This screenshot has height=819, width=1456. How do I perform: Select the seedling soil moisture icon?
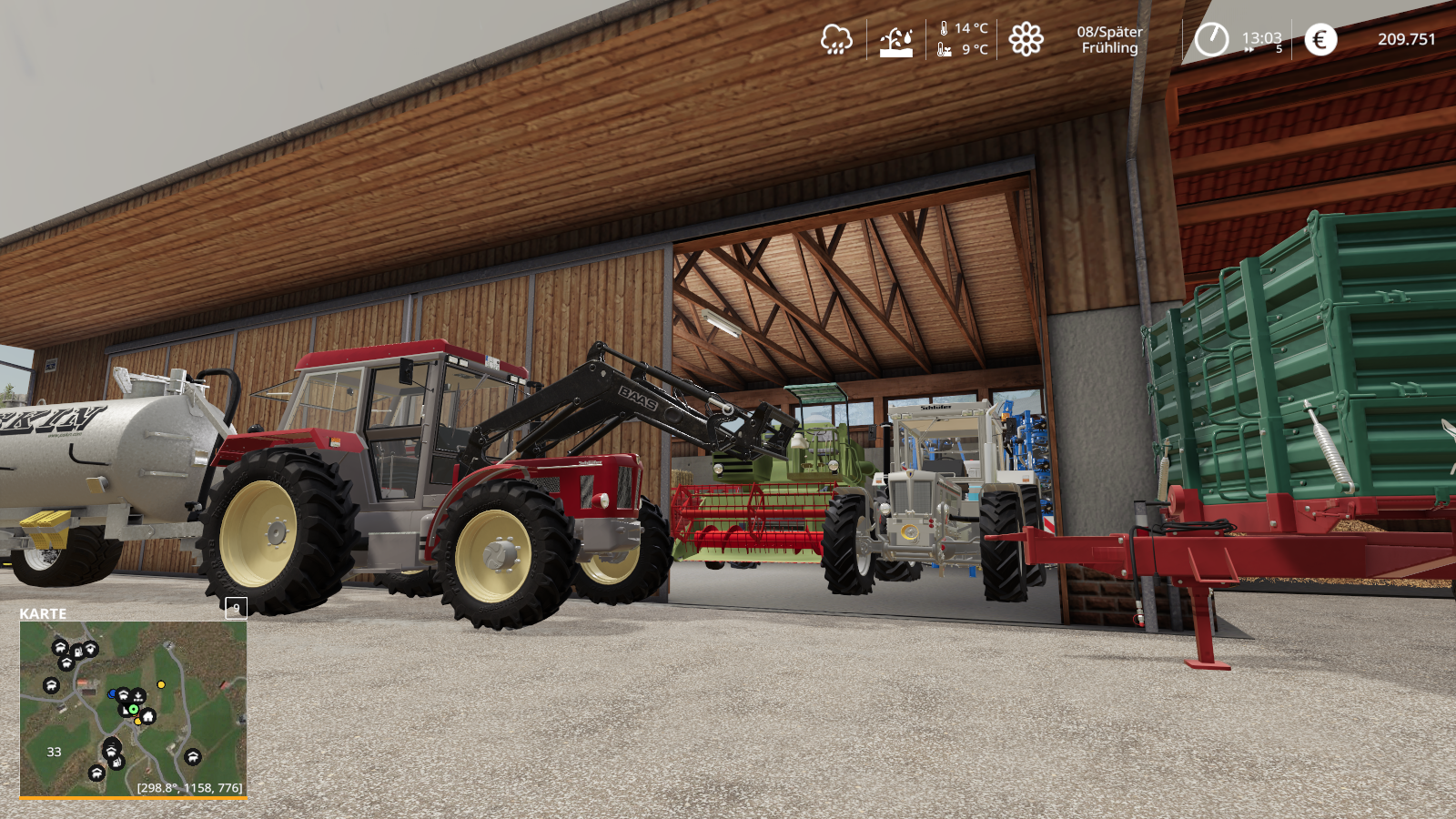tap(896, 41)
